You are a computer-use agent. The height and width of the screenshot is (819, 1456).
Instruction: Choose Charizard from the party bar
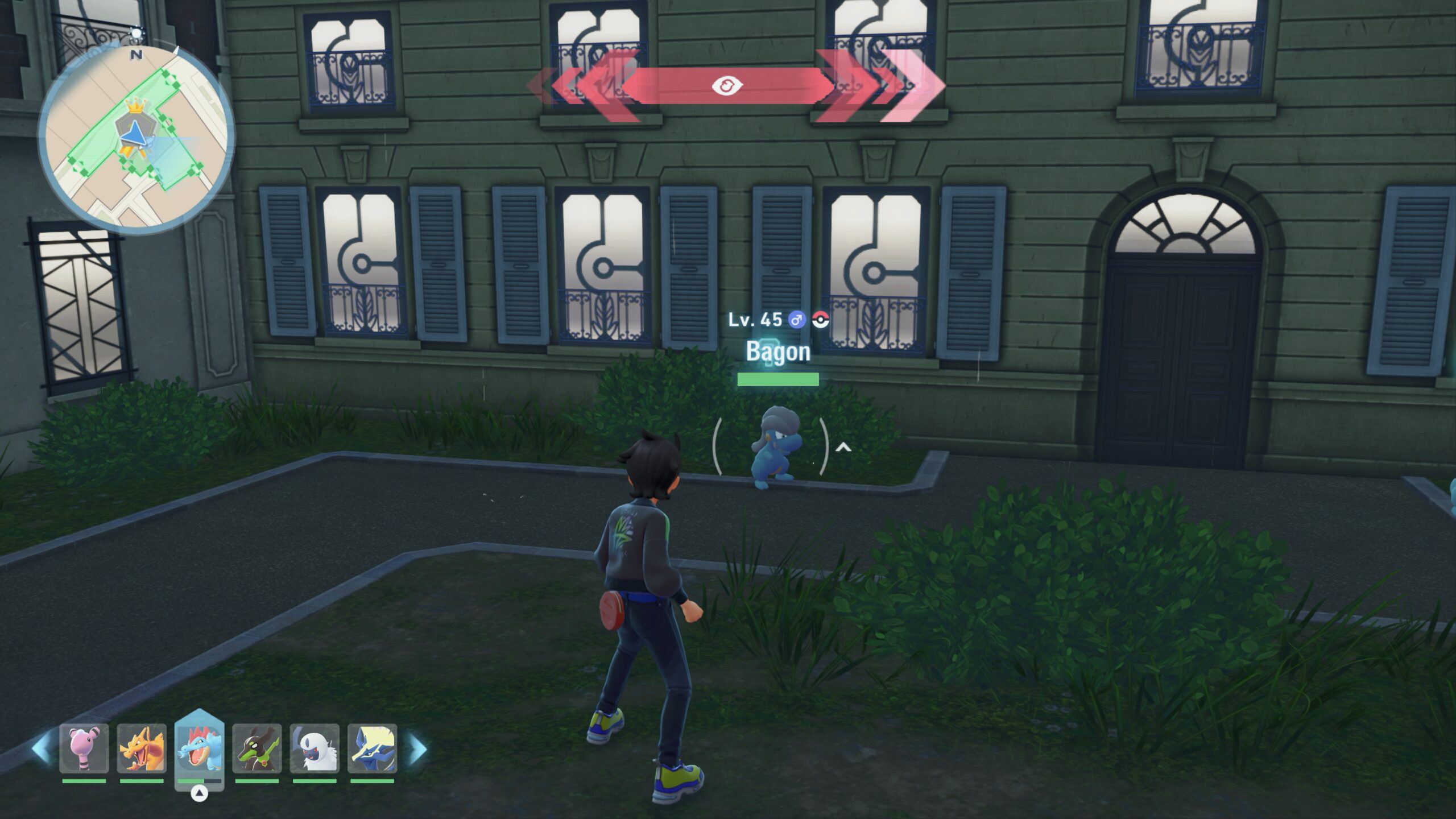pyautogui.click(x=142, y=748)
